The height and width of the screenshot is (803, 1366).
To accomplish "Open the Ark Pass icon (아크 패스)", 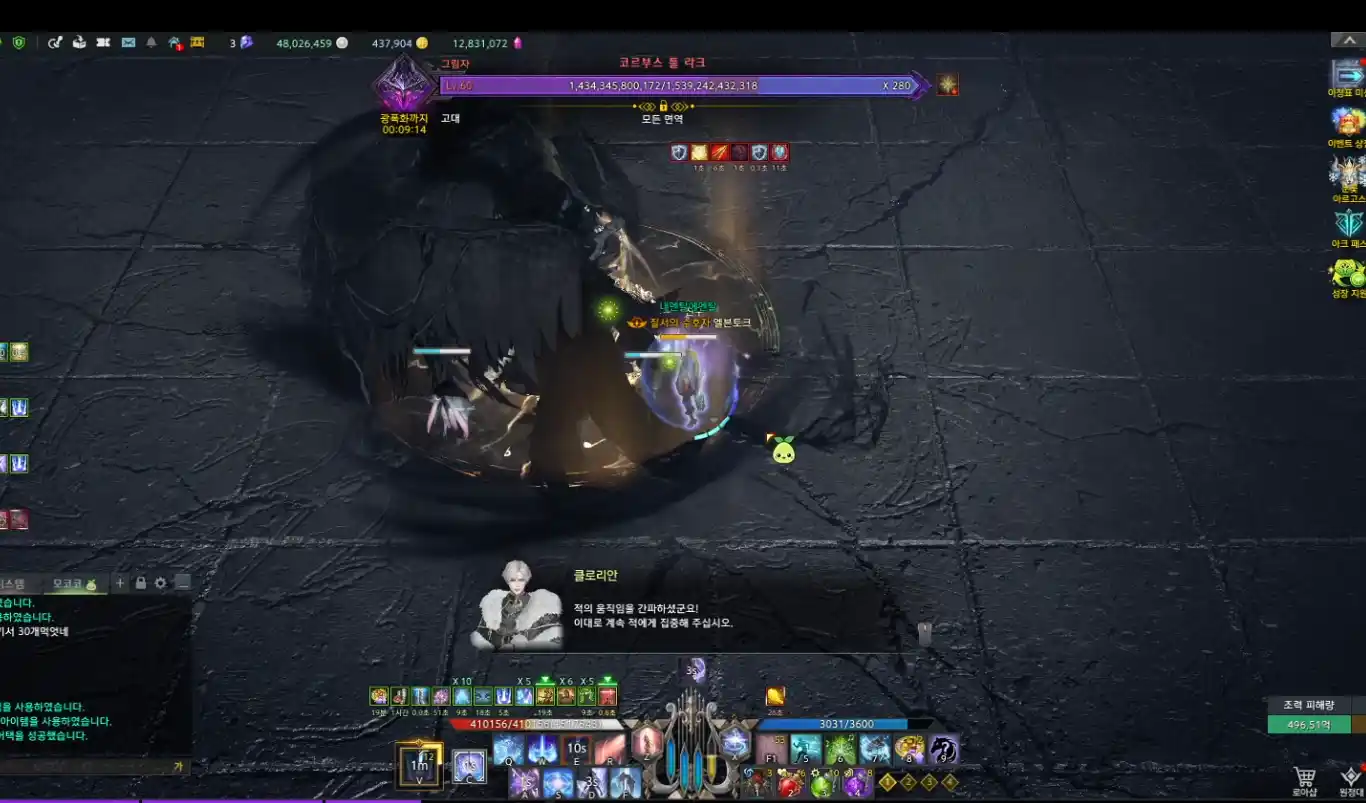I will click(1348, 224).
